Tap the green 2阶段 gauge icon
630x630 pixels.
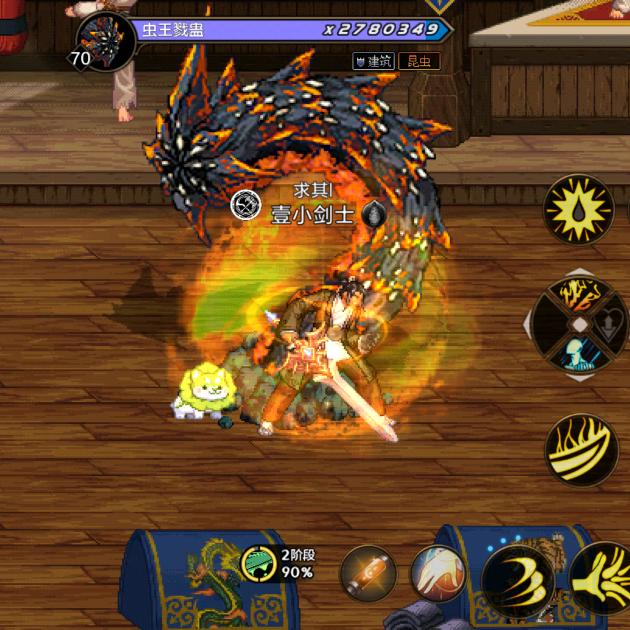tap(259, 563)
